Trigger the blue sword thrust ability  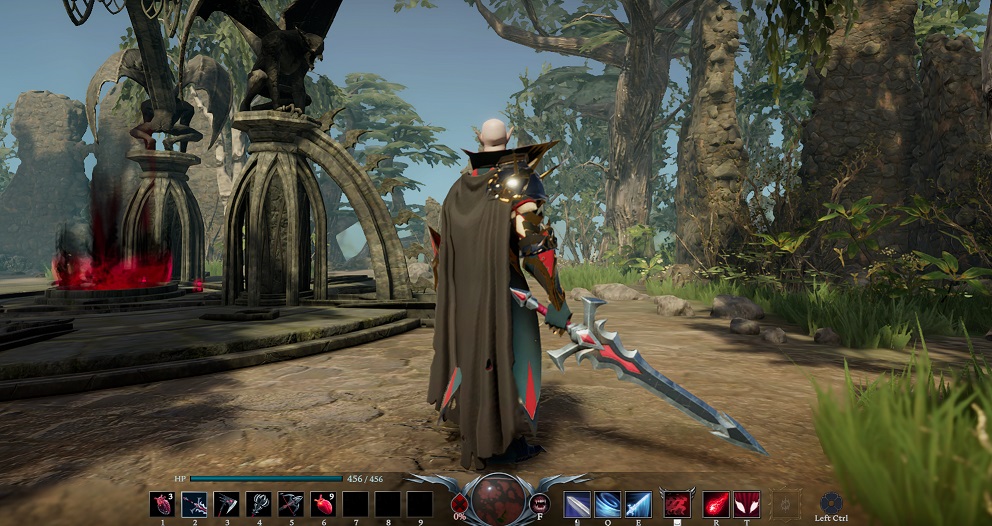tap(640, 504)
